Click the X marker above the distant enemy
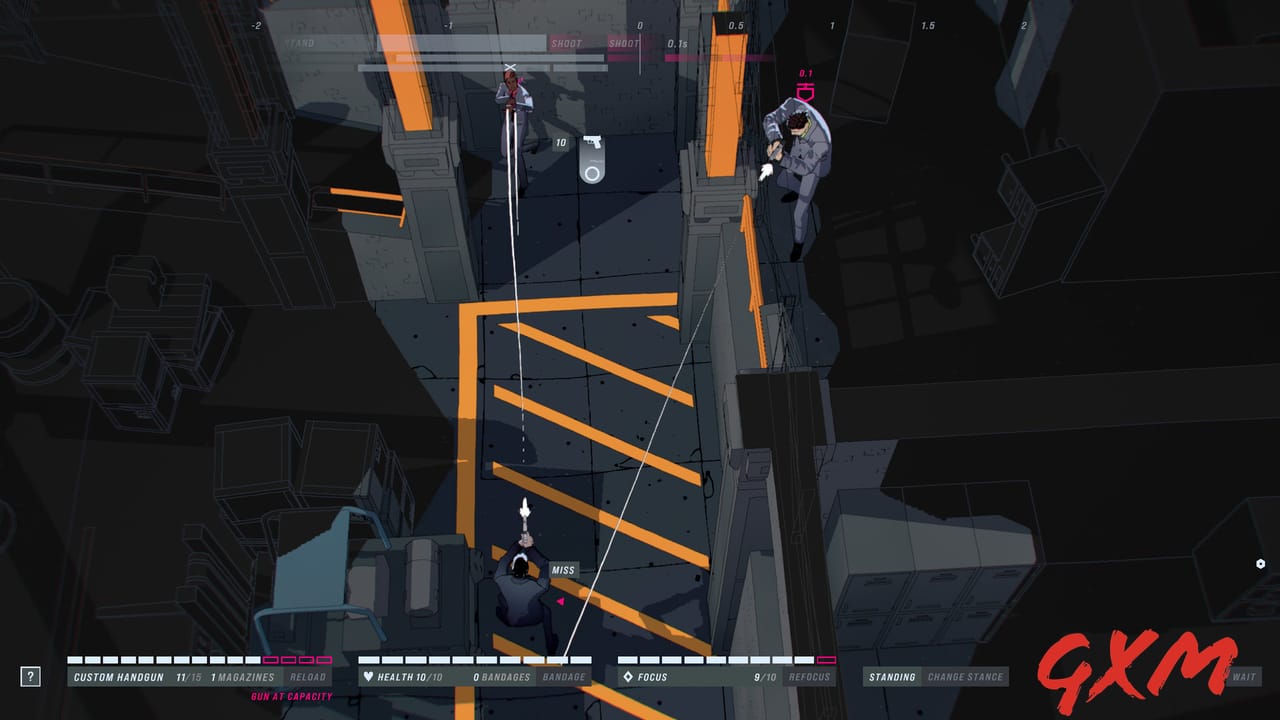 510,66
